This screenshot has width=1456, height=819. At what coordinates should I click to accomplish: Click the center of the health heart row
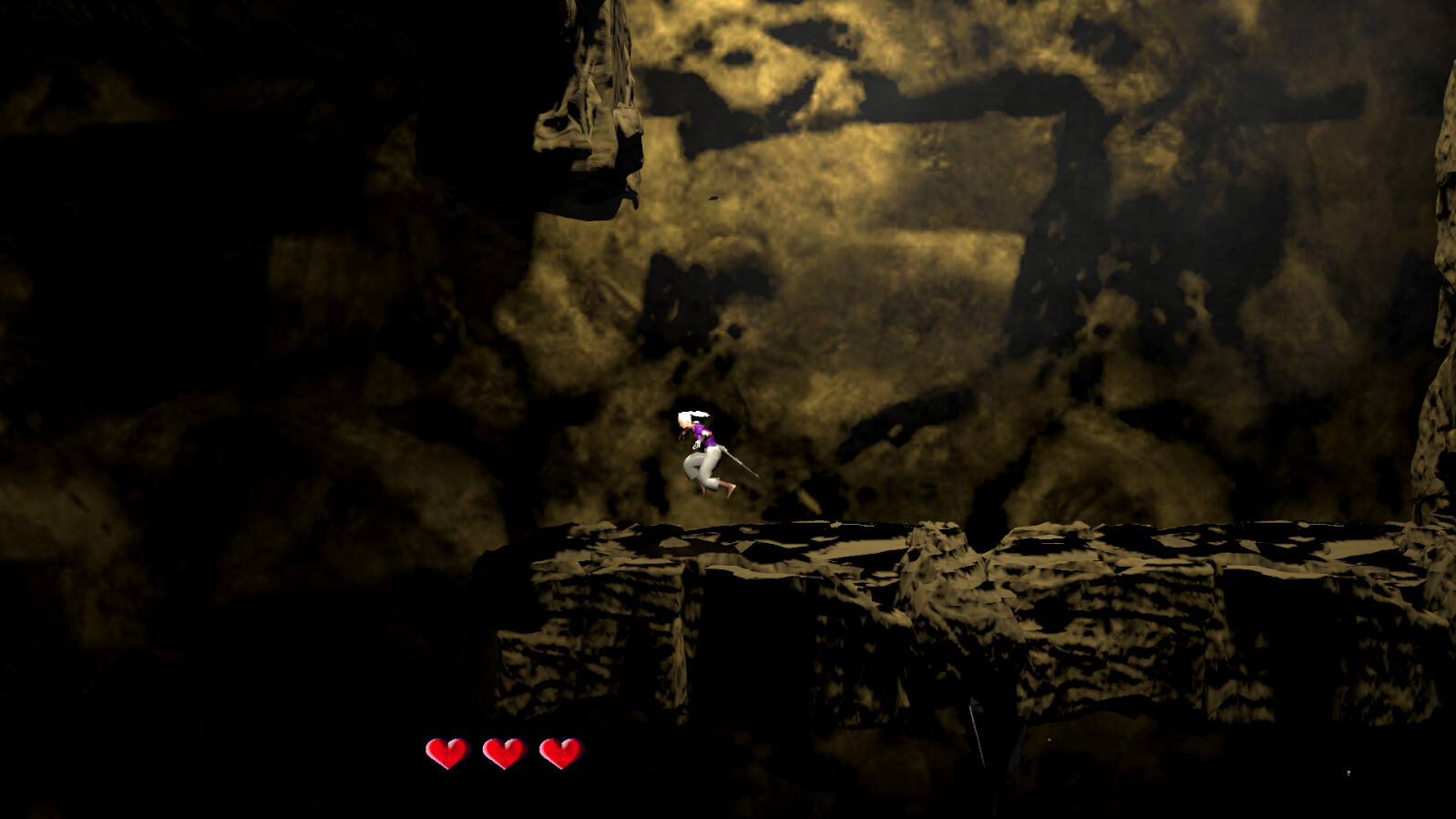pos(507,752)
